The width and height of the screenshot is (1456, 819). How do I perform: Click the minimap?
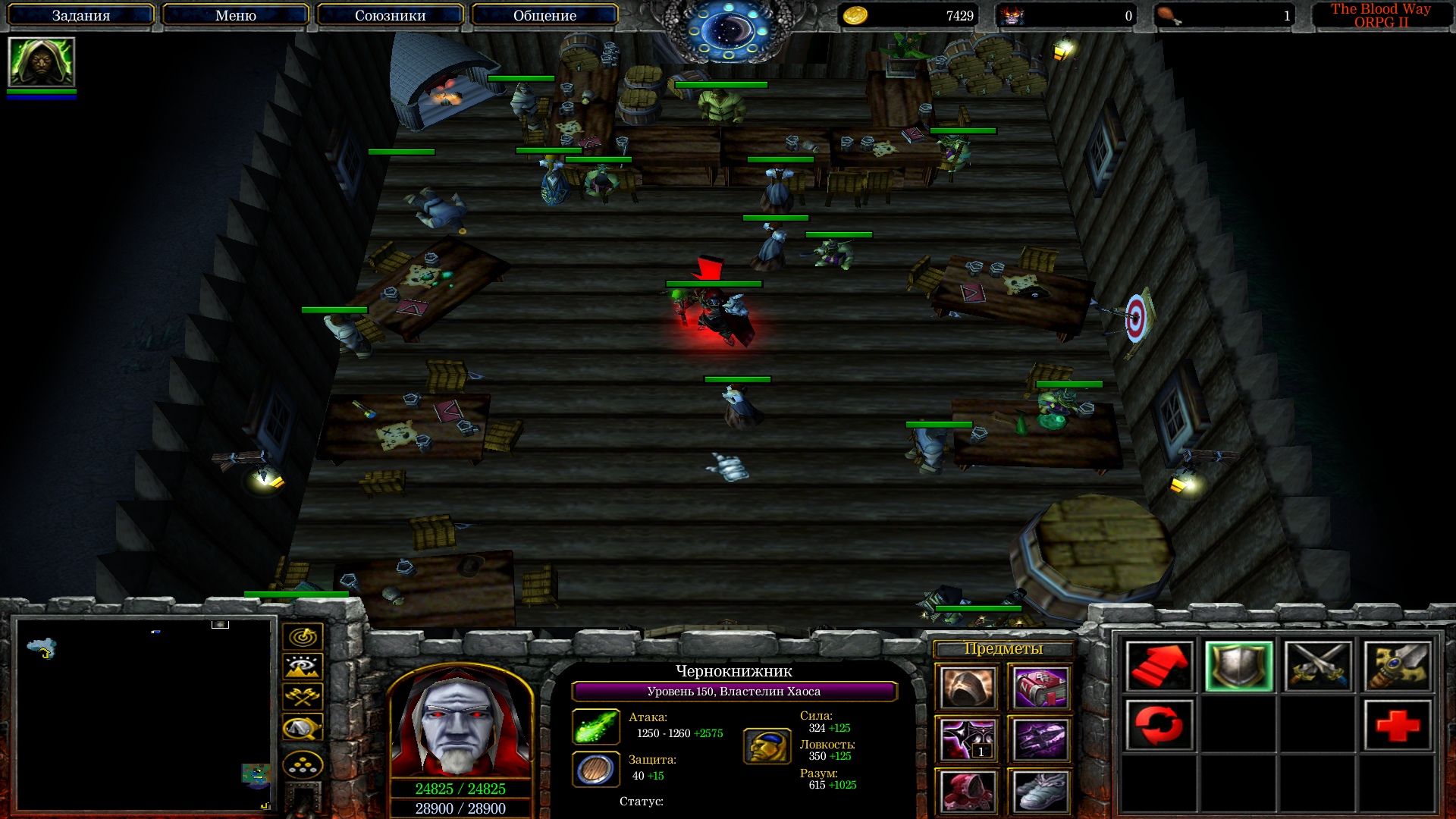coord(144,714)
